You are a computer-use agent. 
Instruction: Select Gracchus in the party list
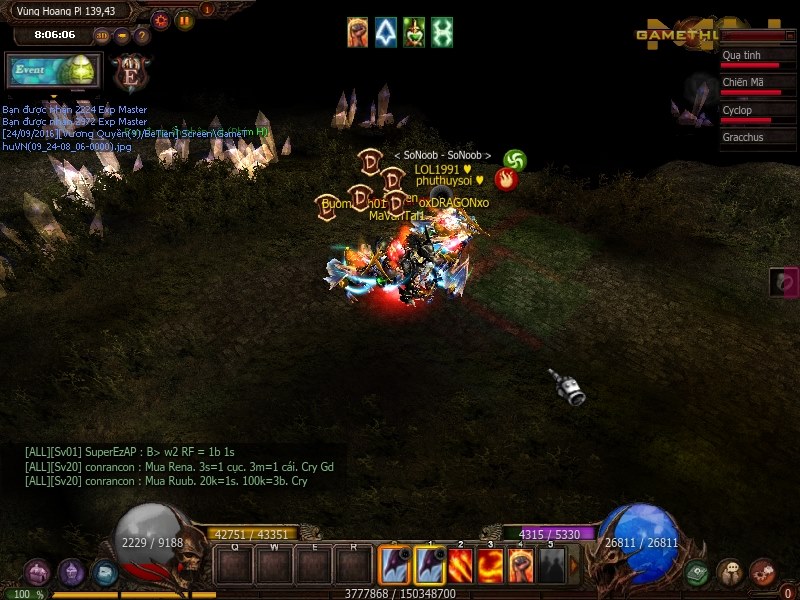(758, 138)
